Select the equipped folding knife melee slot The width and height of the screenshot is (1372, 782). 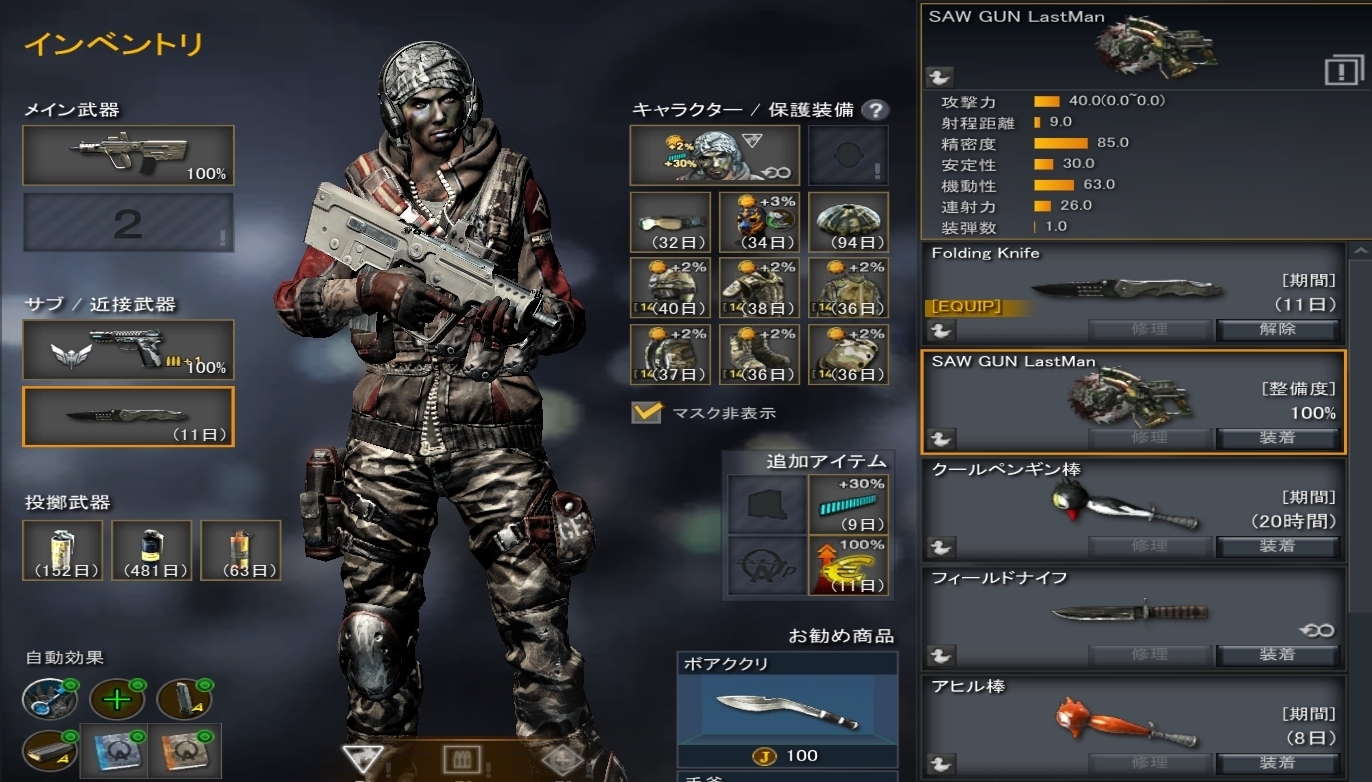[128, 416]
